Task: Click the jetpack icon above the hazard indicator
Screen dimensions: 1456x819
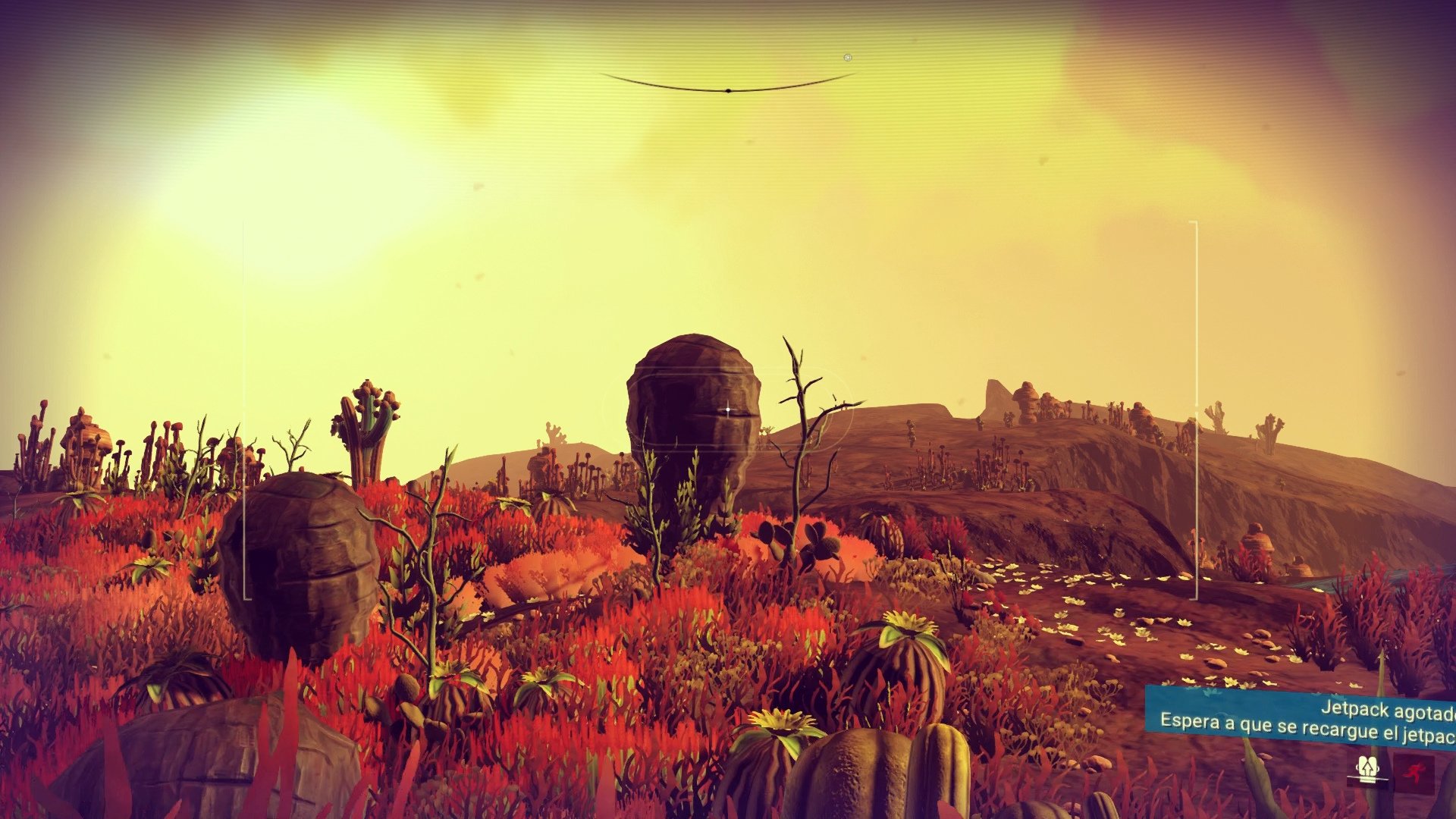Action: coord(1367,766)
